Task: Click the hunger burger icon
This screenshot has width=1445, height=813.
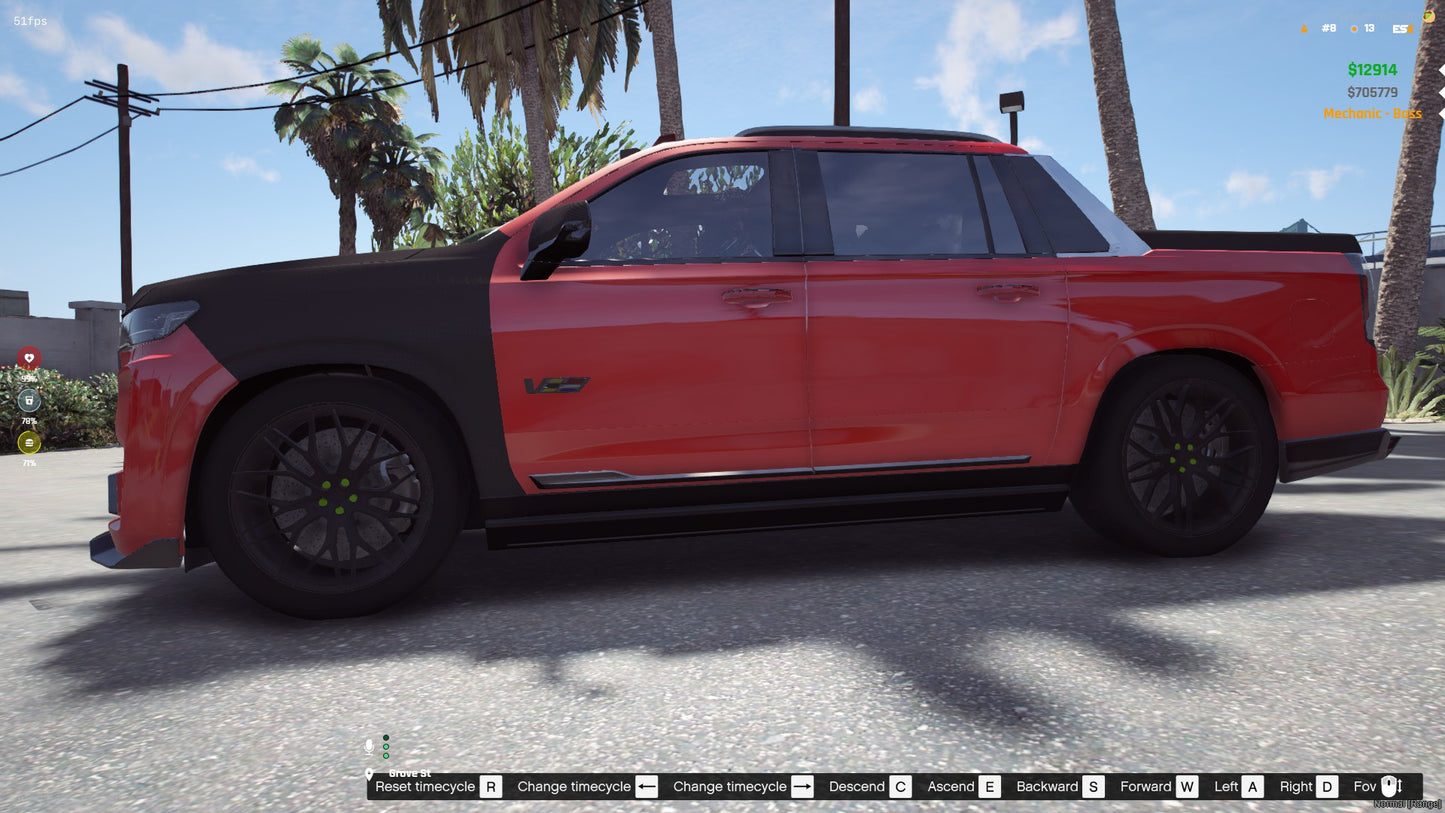Action: click(30, 442)
